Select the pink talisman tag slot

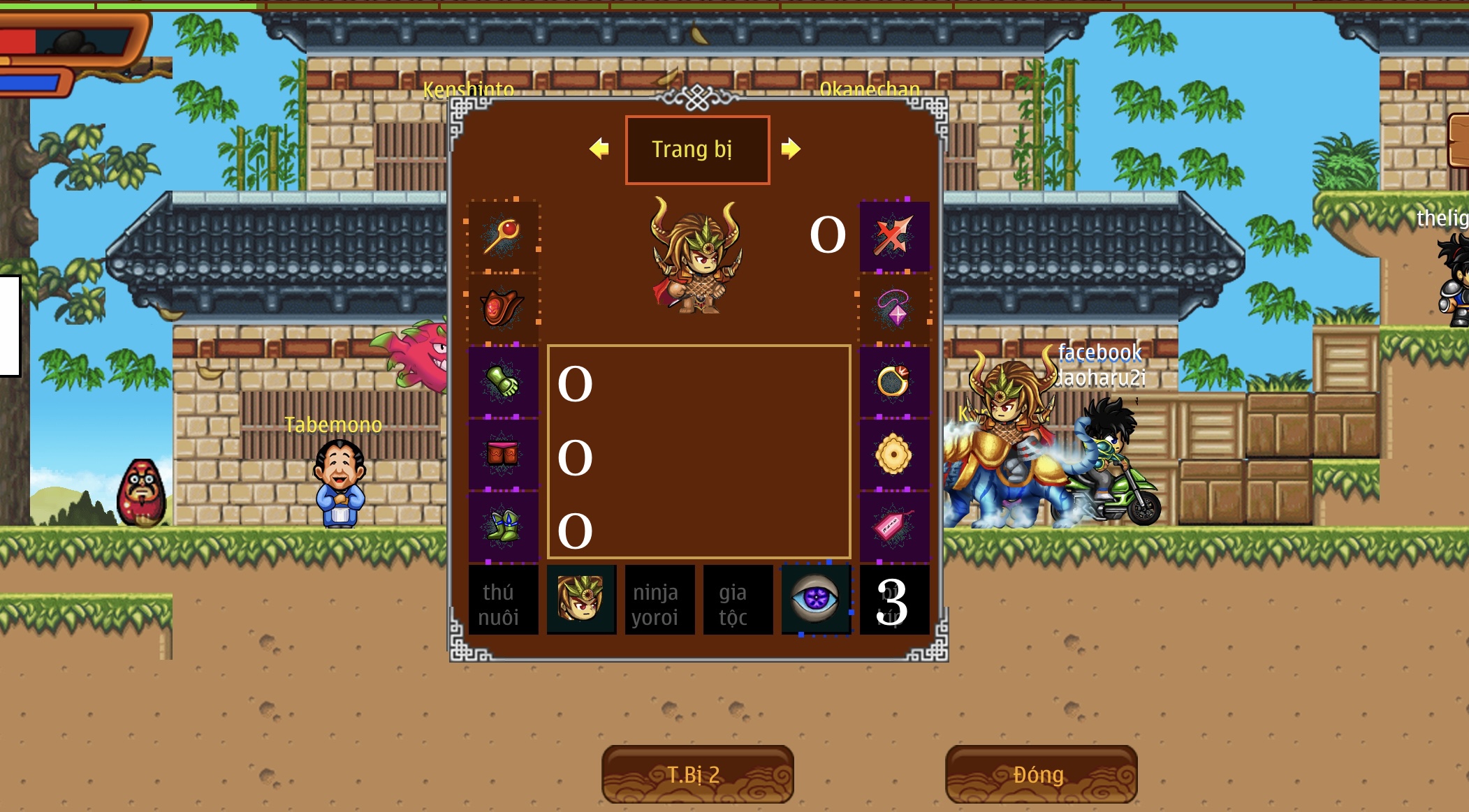coord(894,526)
